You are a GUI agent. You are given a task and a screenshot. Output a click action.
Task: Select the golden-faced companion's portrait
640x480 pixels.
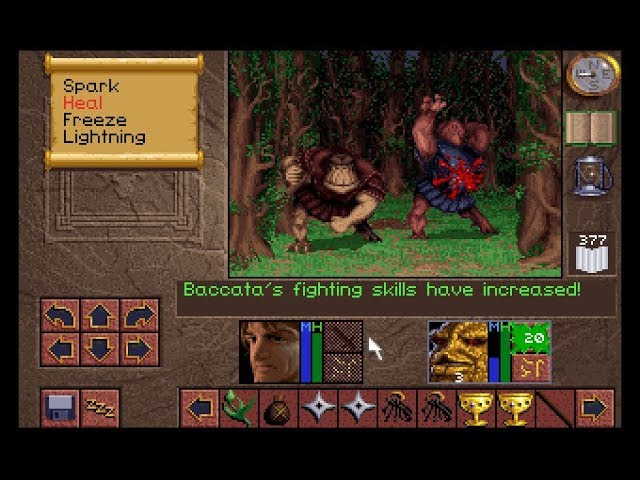click(x=458, y=352)
